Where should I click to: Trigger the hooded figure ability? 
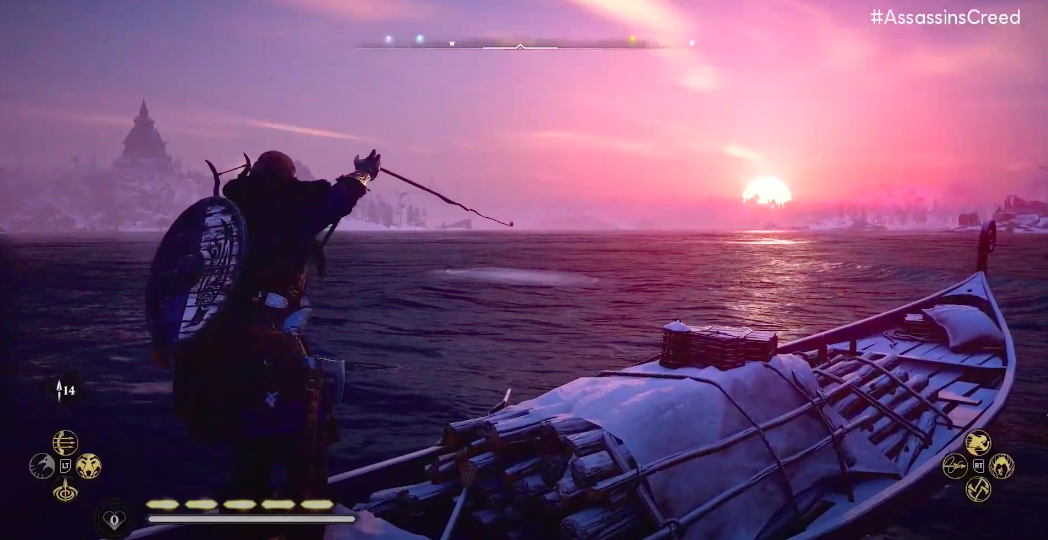(x=1001, y=466)
